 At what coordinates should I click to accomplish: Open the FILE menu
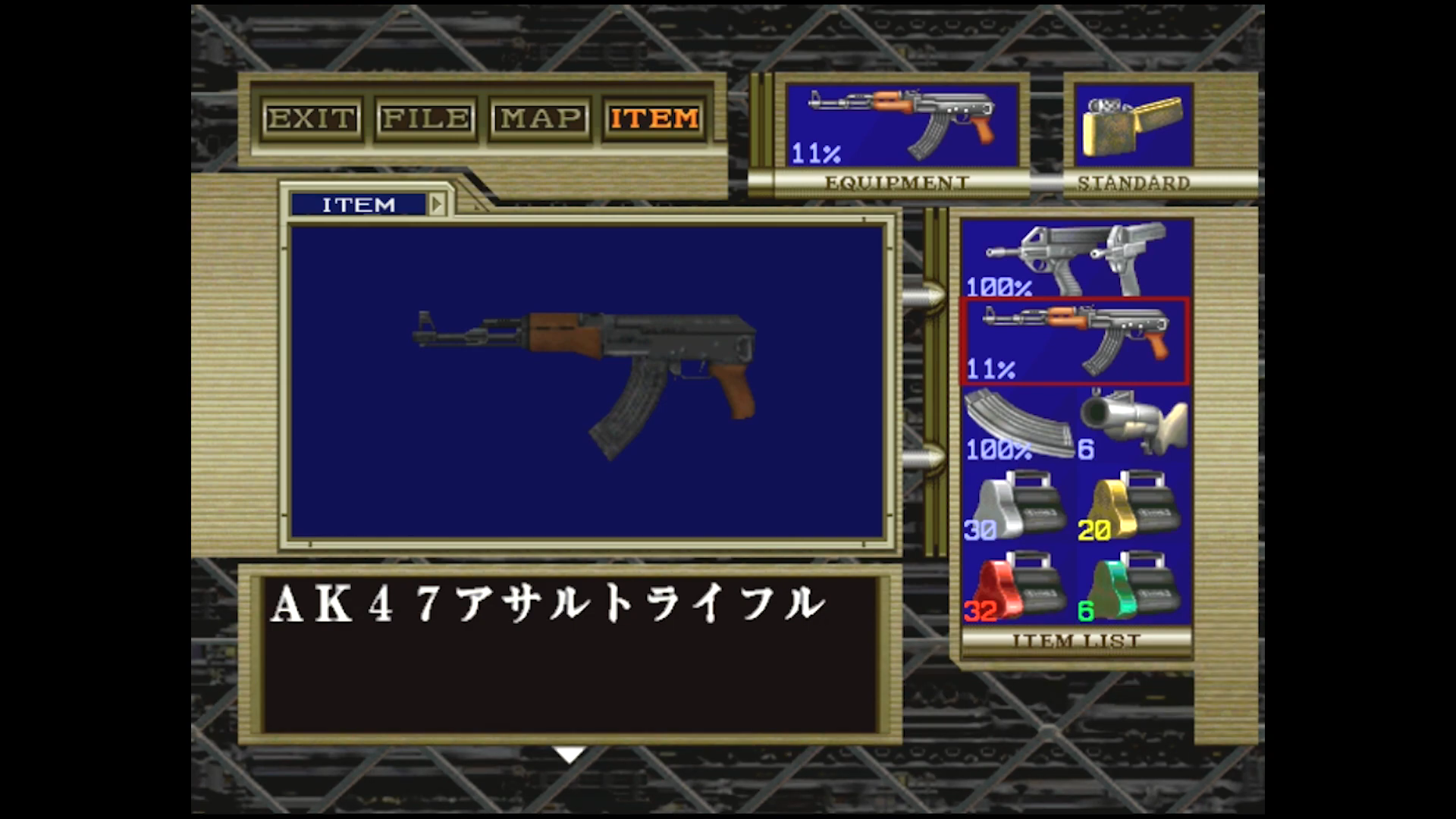coord(425,118)
